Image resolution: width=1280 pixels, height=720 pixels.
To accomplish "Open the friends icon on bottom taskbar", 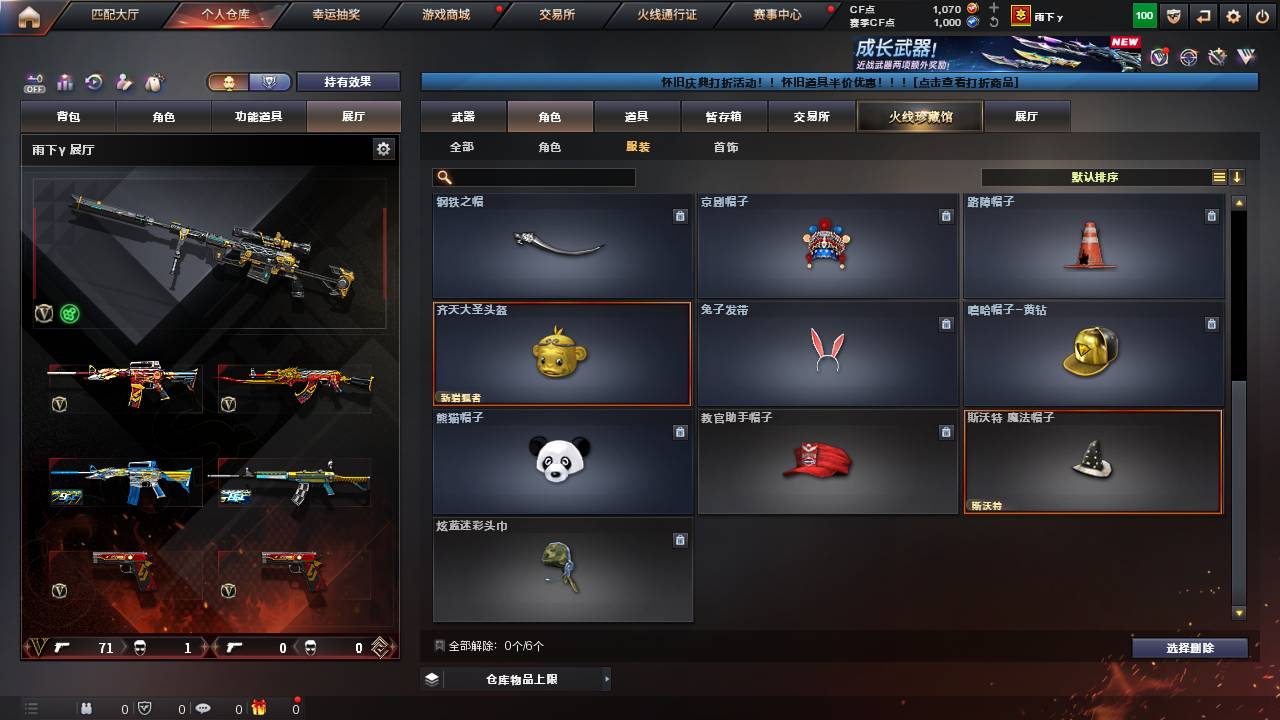I will coord(86,708).
